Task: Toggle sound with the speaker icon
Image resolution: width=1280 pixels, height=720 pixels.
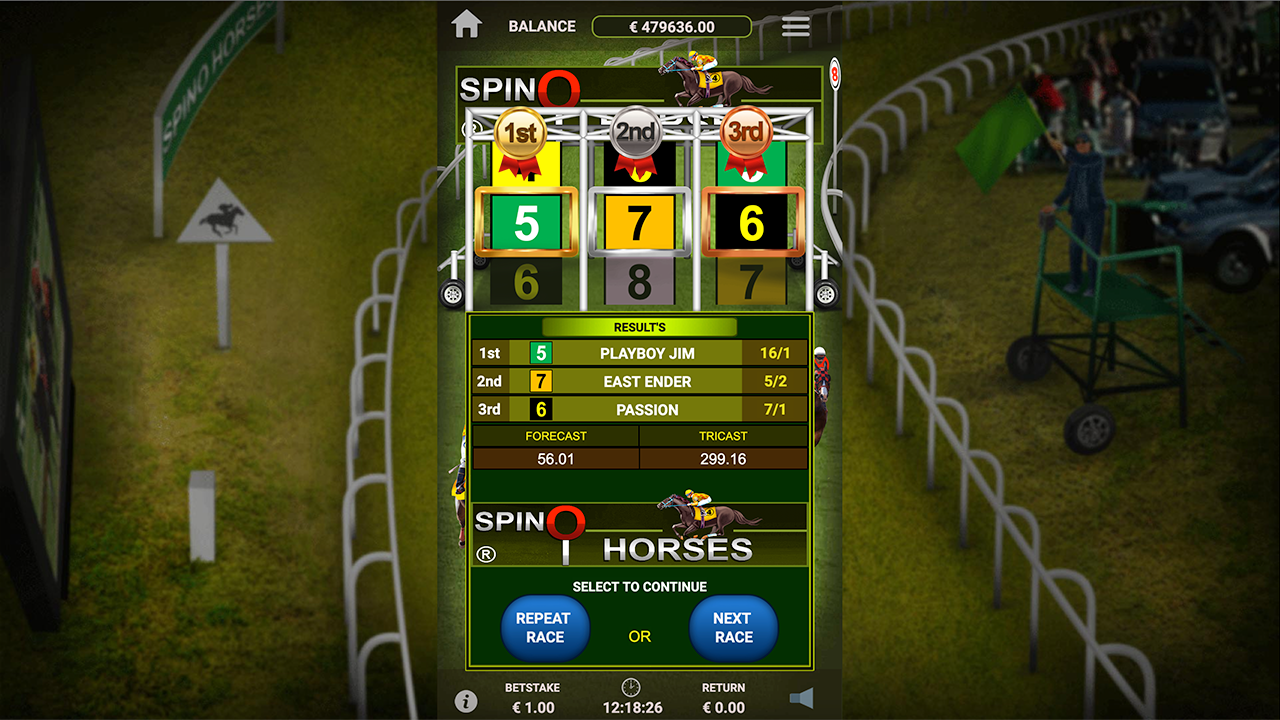Action: click(x=801, y=698)
